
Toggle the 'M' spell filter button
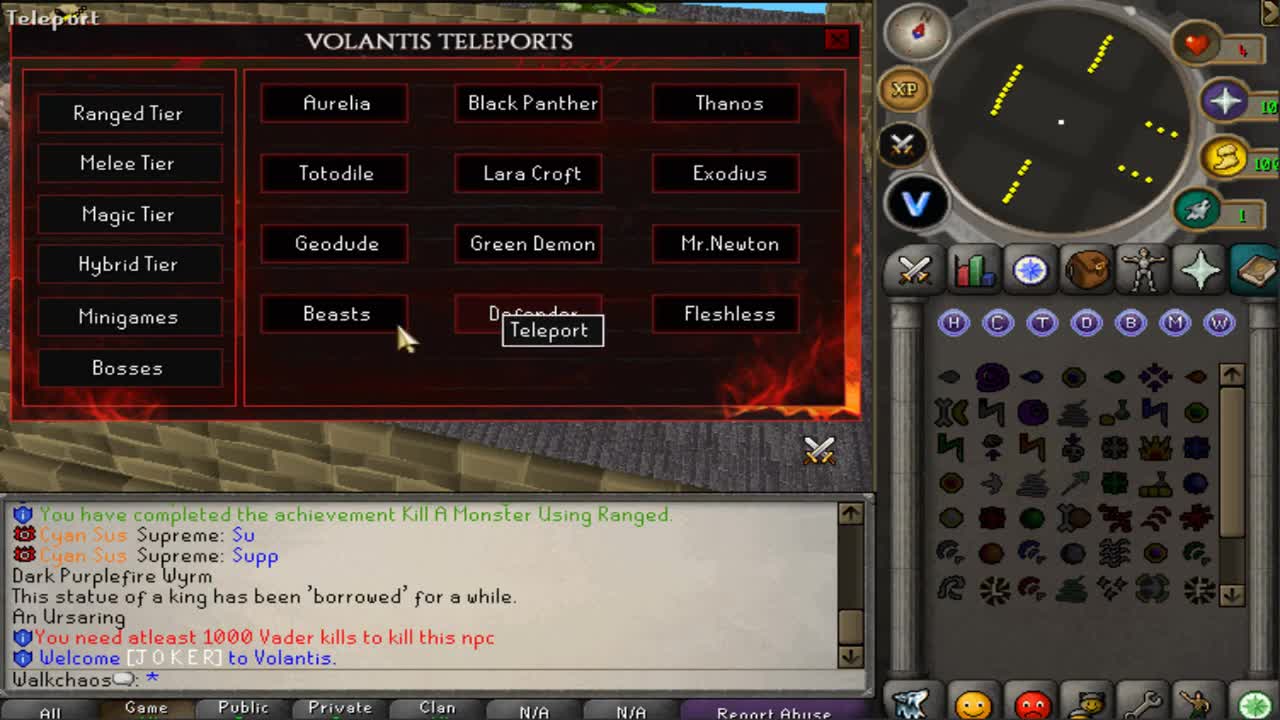pos(1177,322)
